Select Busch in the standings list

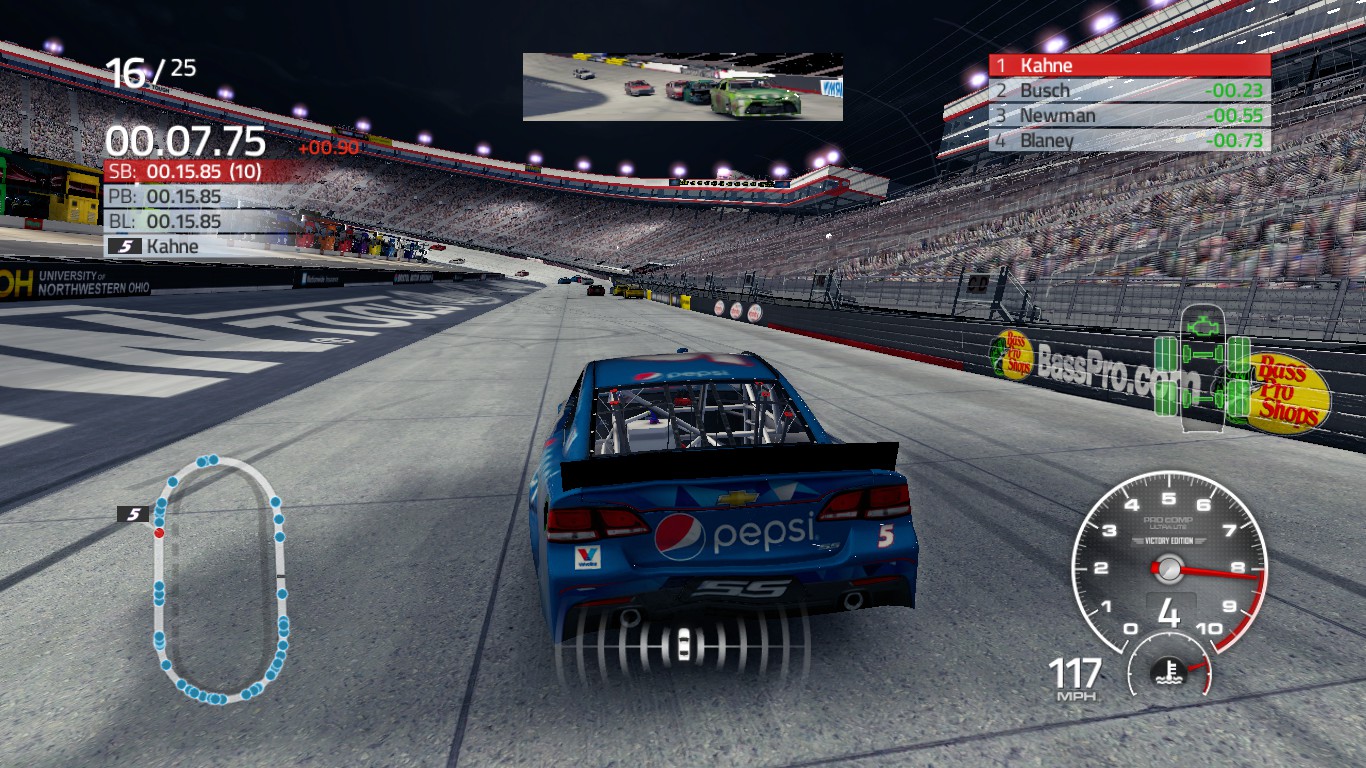1129,91
